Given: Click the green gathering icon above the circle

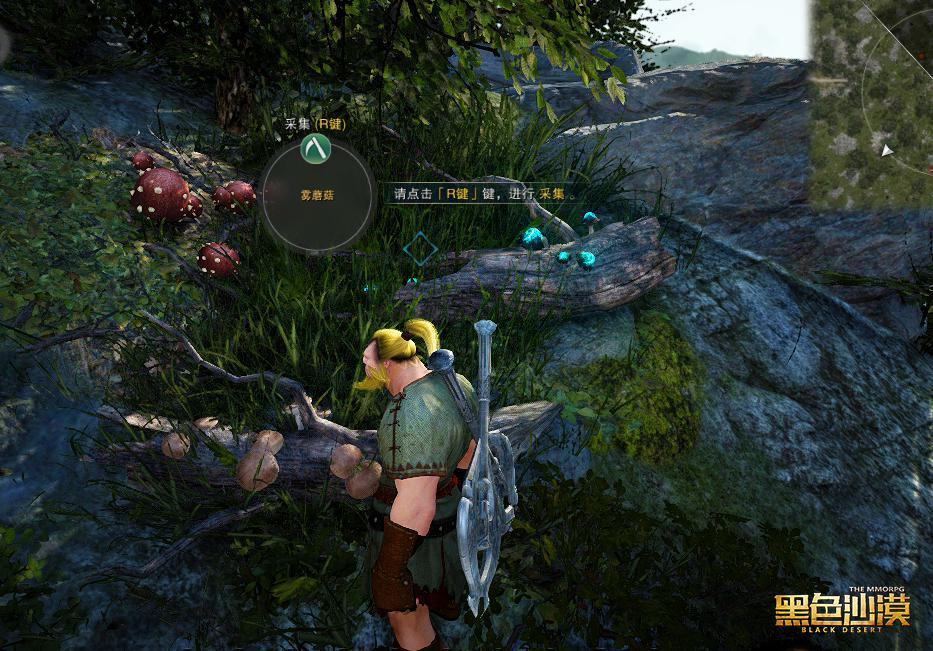Looking at the screenshot, I should point(315,149).
